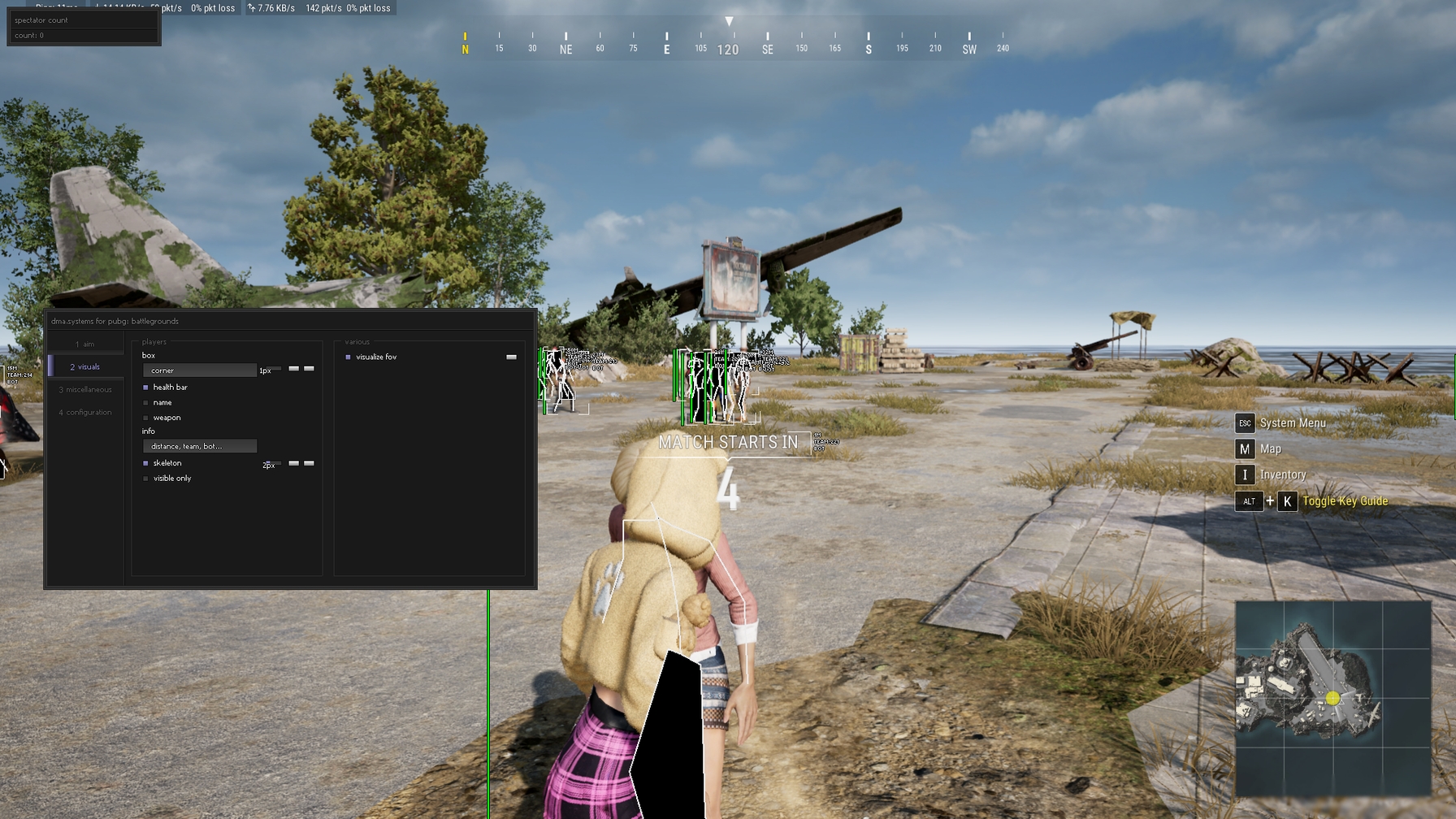Click the ALT key icon in the key guide
Screen dimensions: 1456x819
pyautogui.click(x=1249, y=501)
